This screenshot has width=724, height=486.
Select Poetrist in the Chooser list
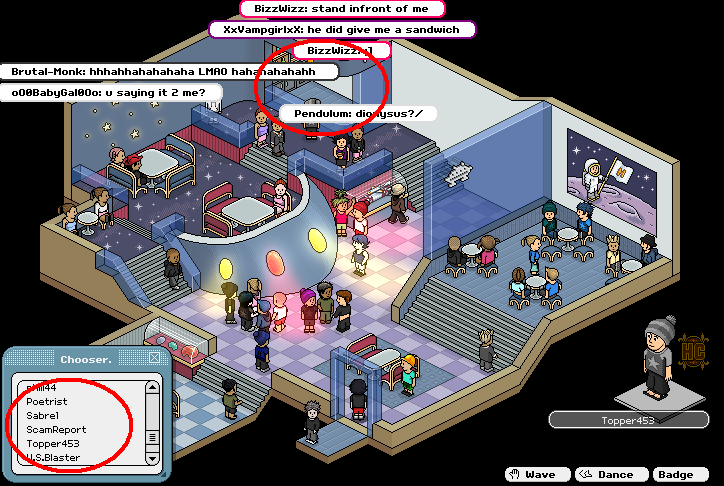(47, 401)
